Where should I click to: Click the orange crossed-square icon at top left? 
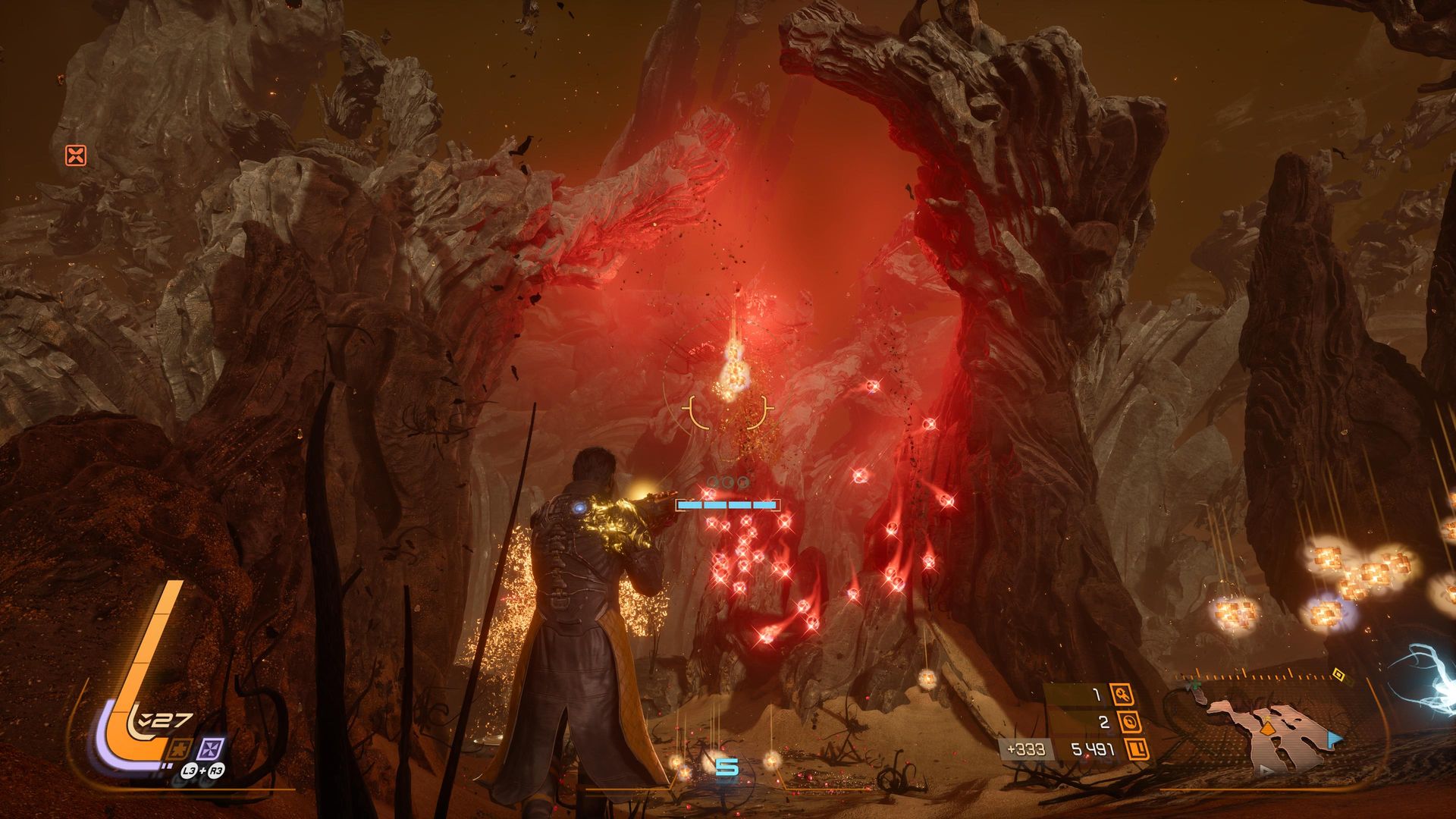[x=76, y=155]
